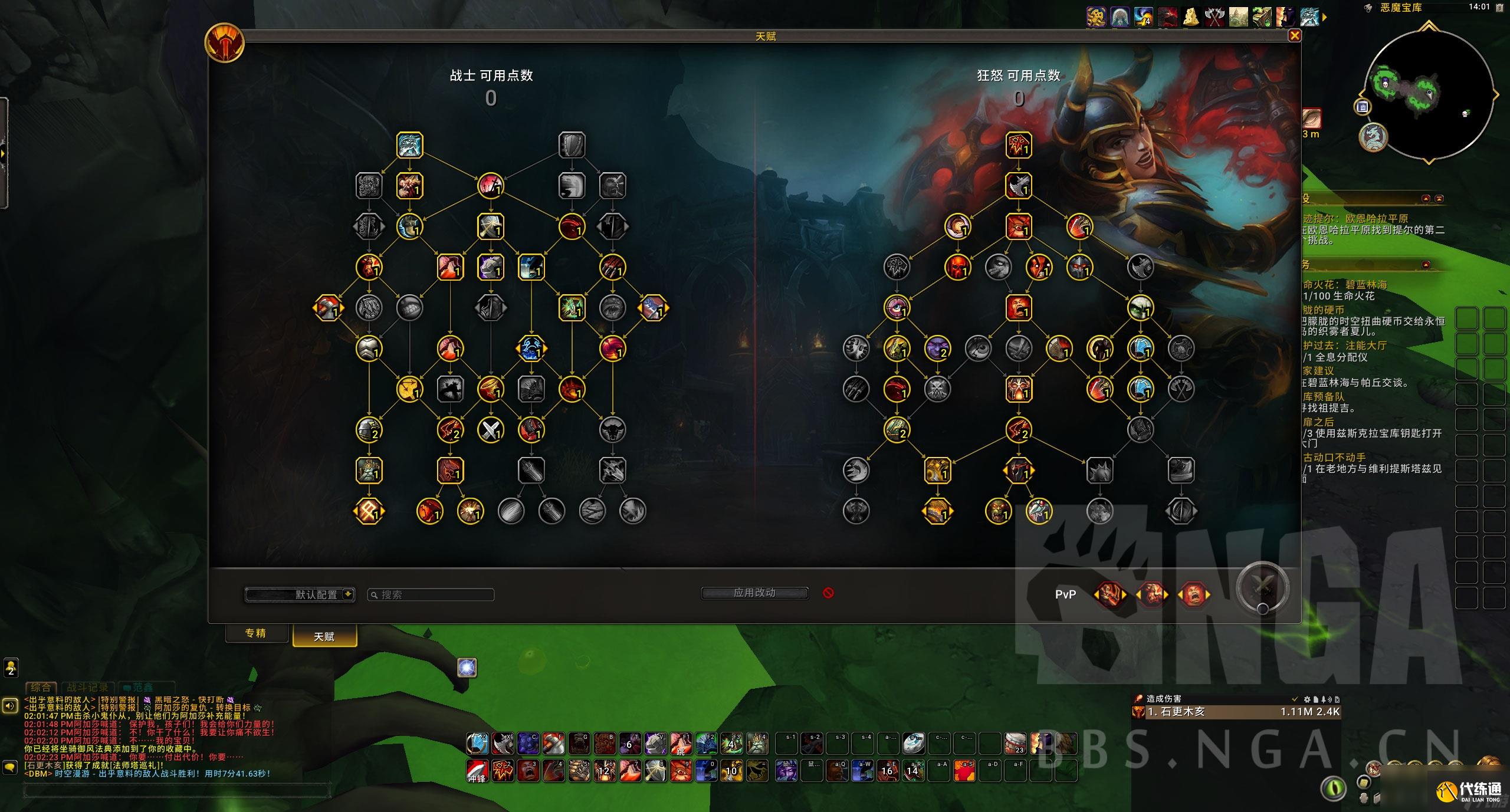
Task: Mute game sound with the speaker icon near chat
Action: [10, 705]
